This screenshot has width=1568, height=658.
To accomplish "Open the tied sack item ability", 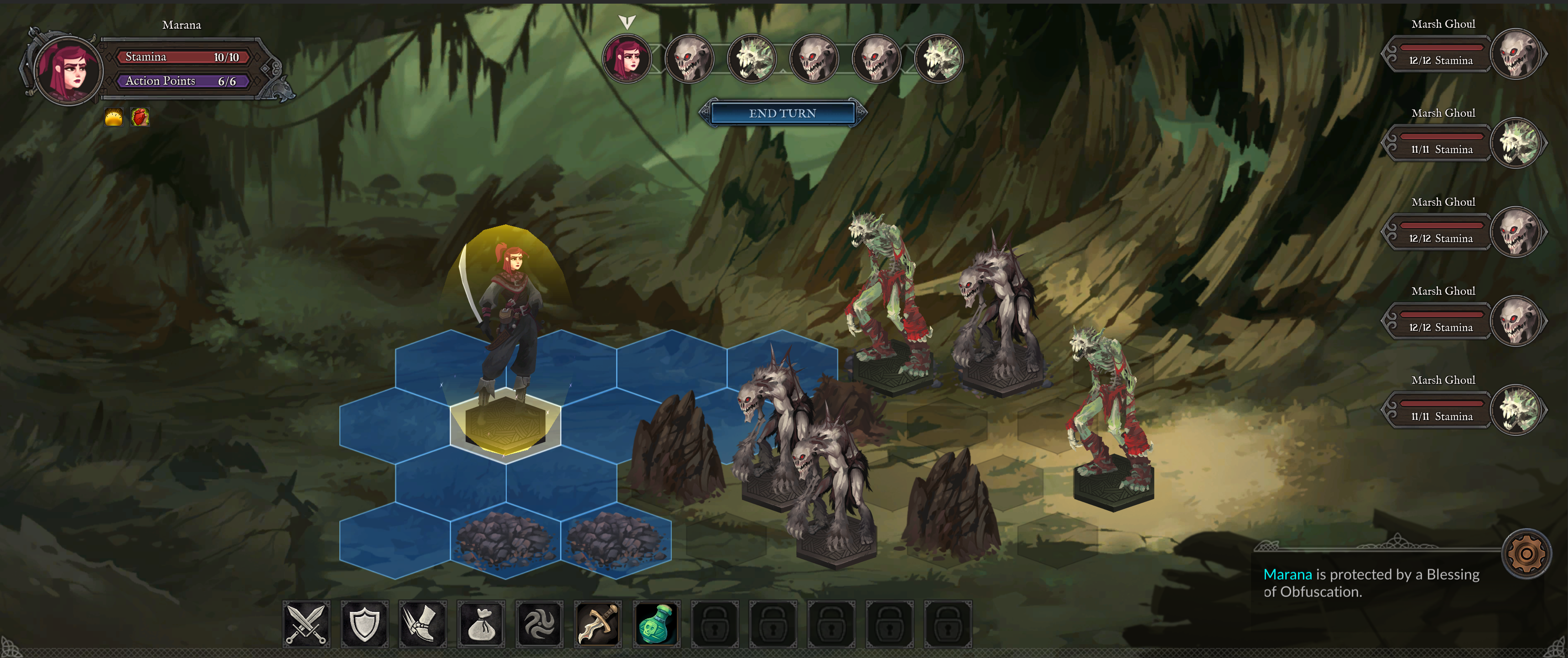I will 481,623.
